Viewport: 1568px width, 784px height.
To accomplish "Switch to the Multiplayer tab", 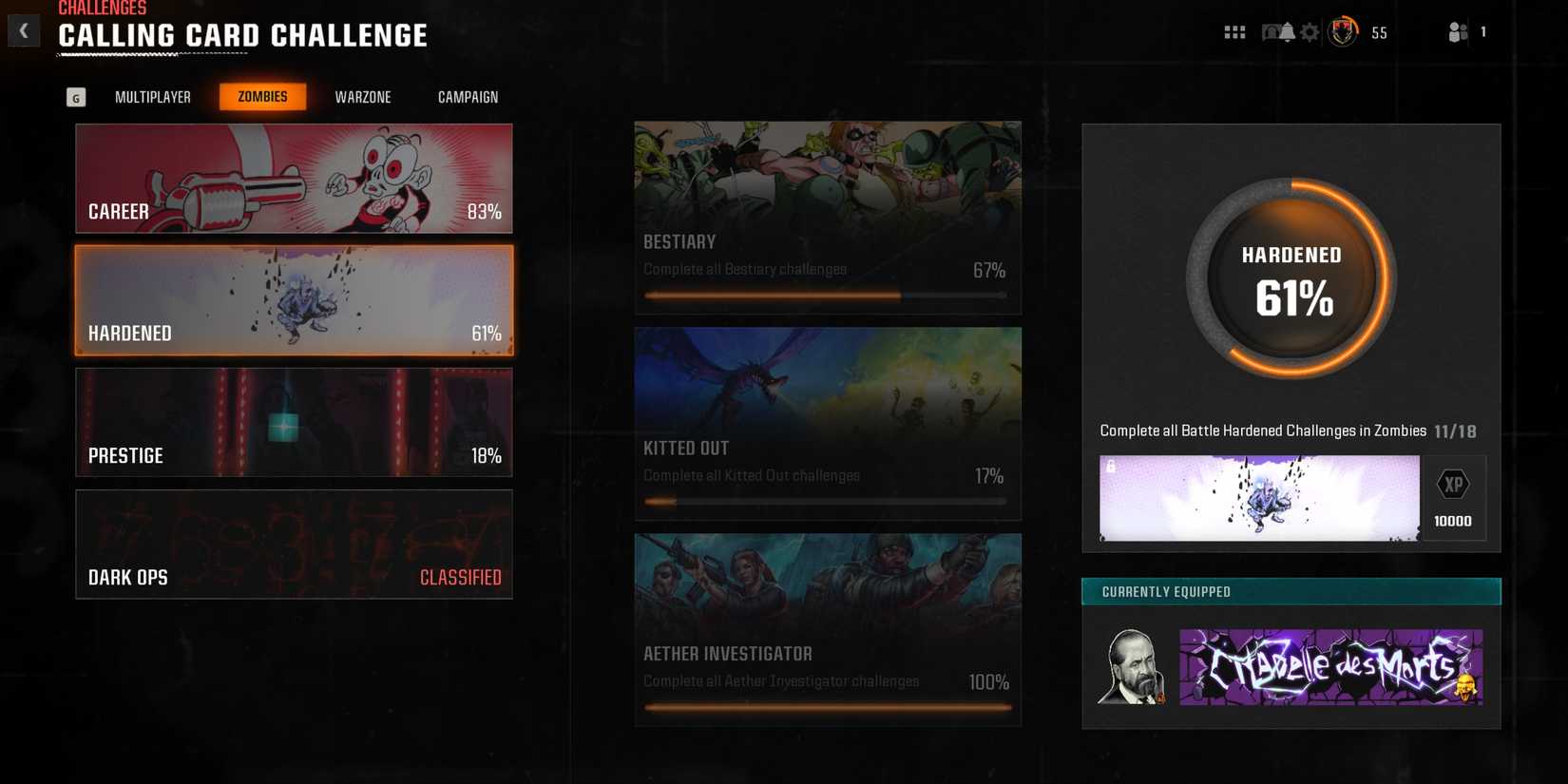I will pos(152,96).
